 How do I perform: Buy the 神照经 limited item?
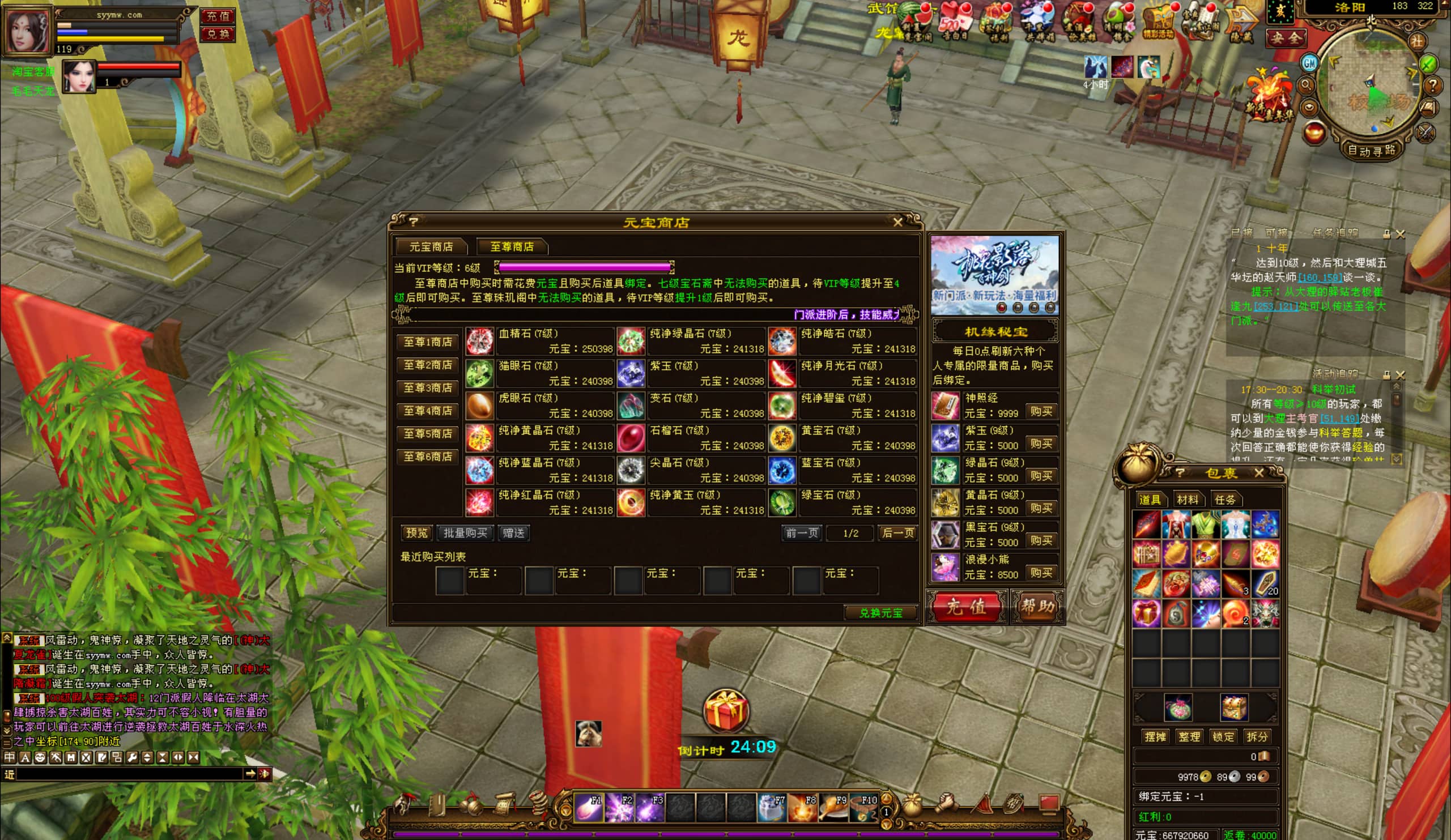coord(1041,412)
